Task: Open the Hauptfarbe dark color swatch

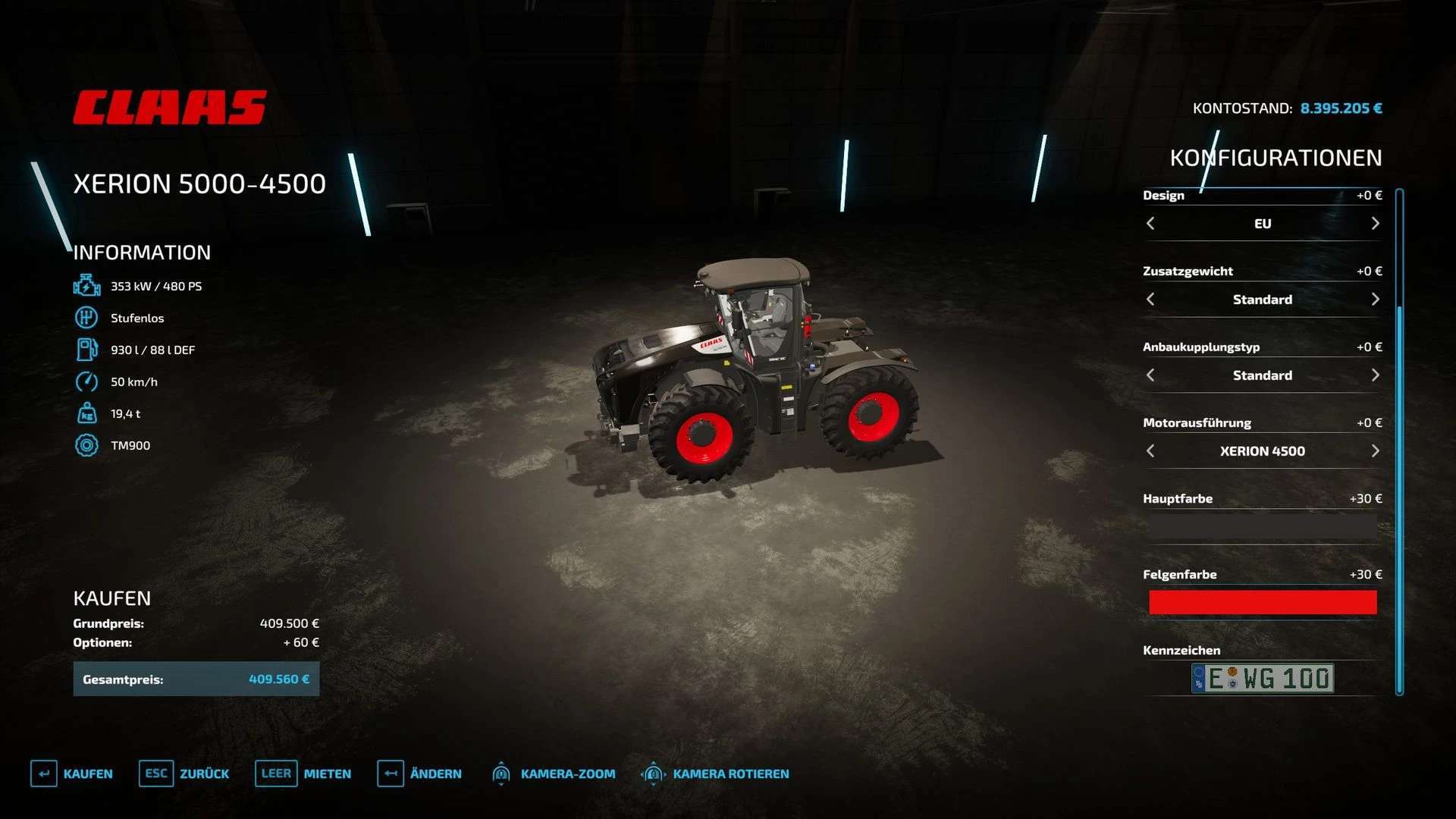Action: tap(1263, 526)
